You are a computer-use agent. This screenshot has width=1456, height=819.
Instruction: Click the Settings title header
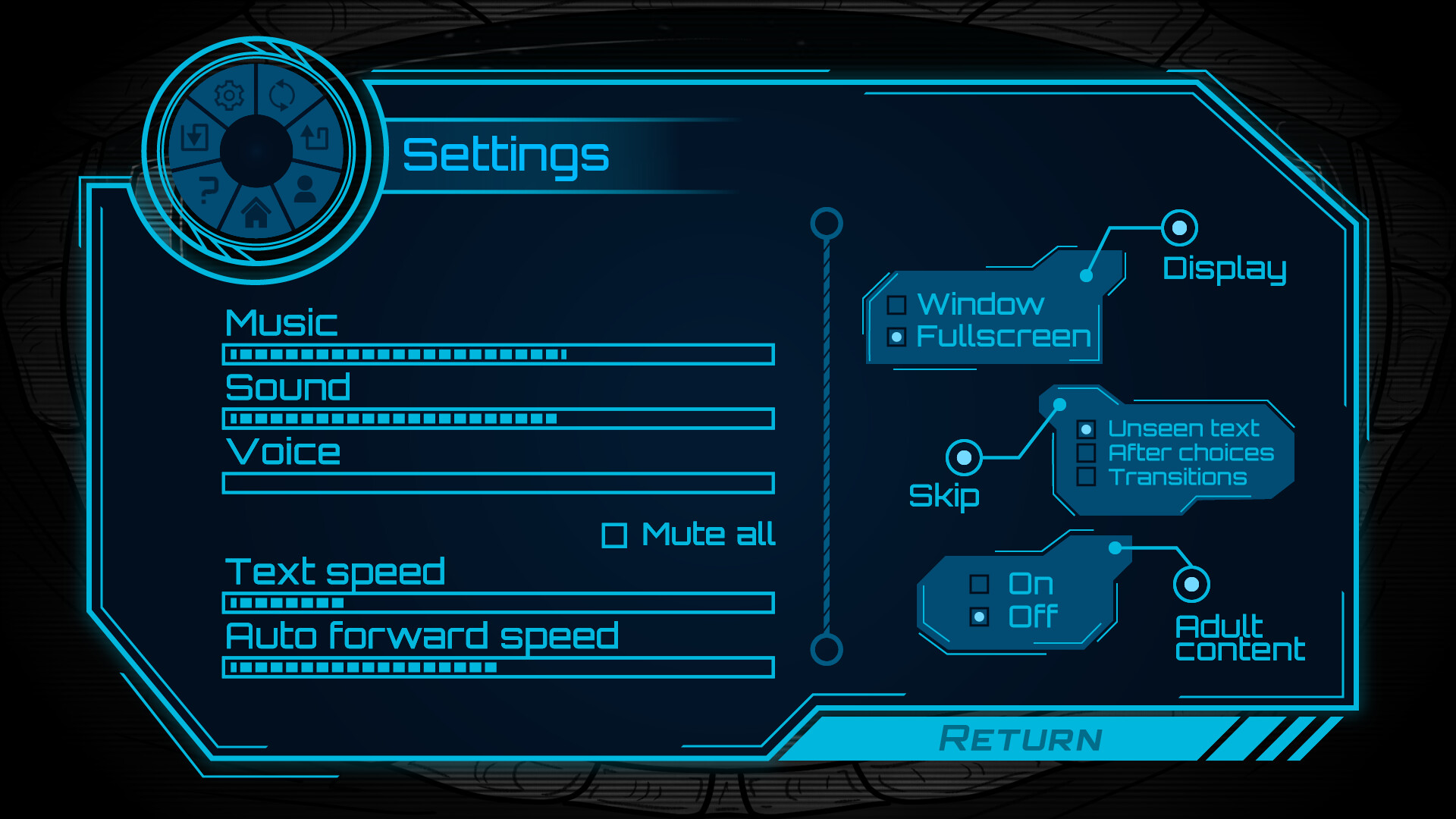pos(507,154)
